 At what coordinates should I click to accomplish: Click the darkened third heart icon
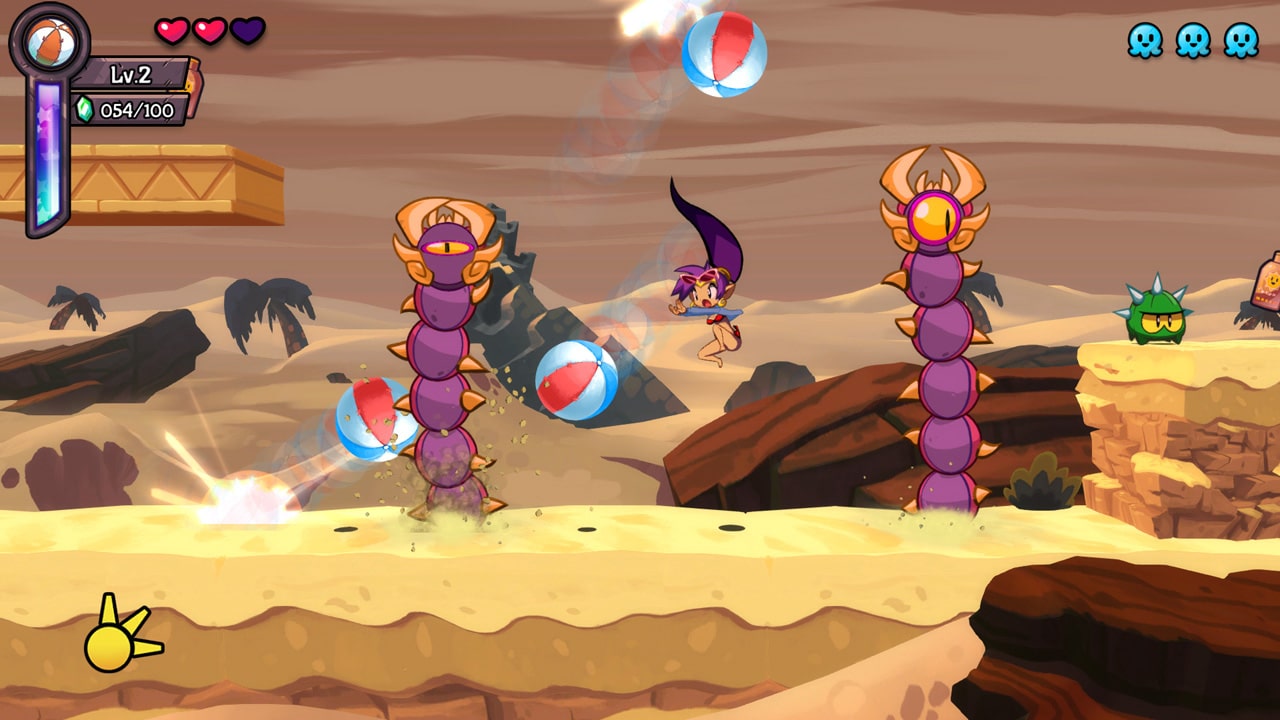click(x=247, y=30)
